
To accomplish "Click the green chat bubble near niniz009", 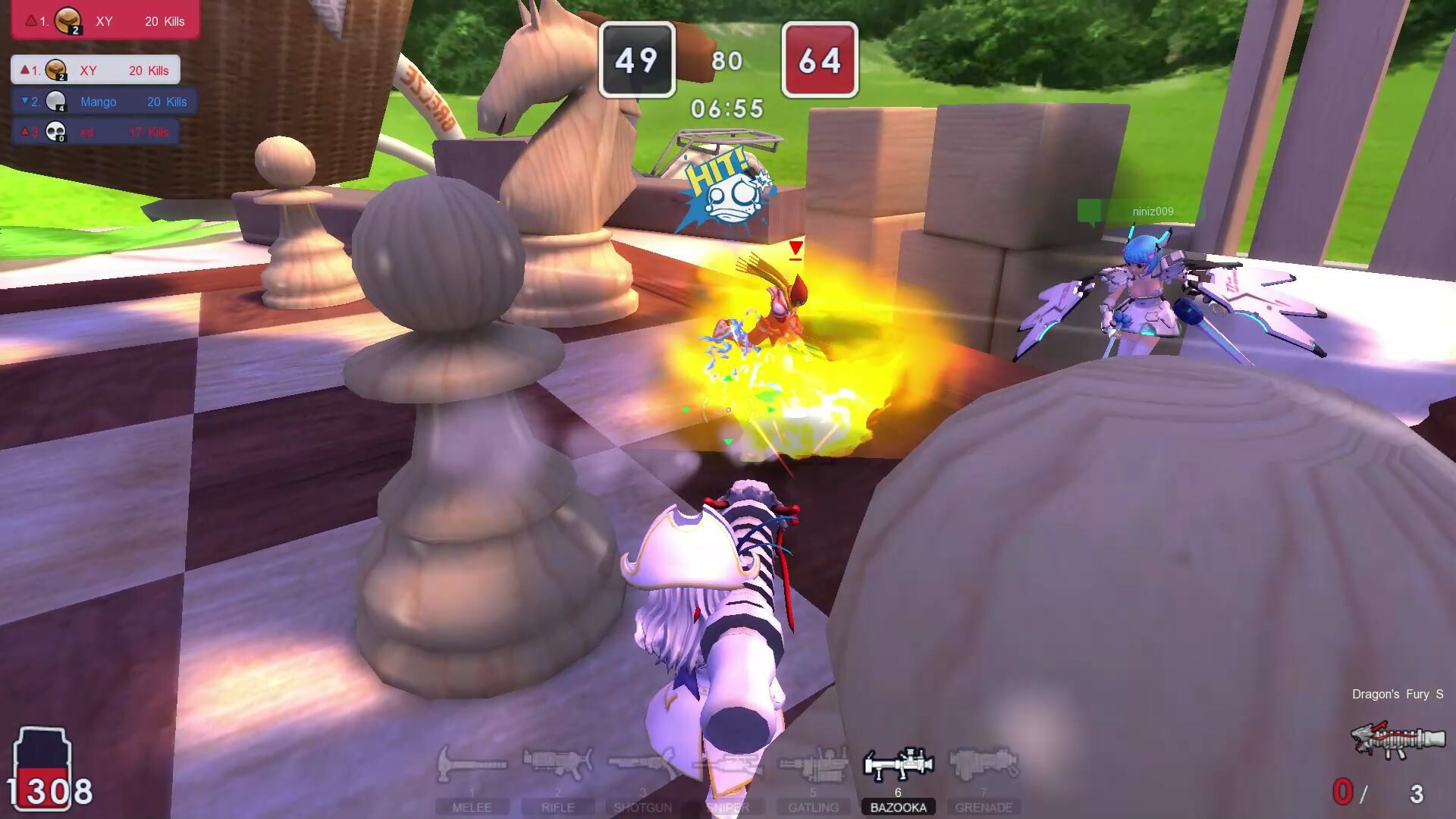I will (1090, 212).
